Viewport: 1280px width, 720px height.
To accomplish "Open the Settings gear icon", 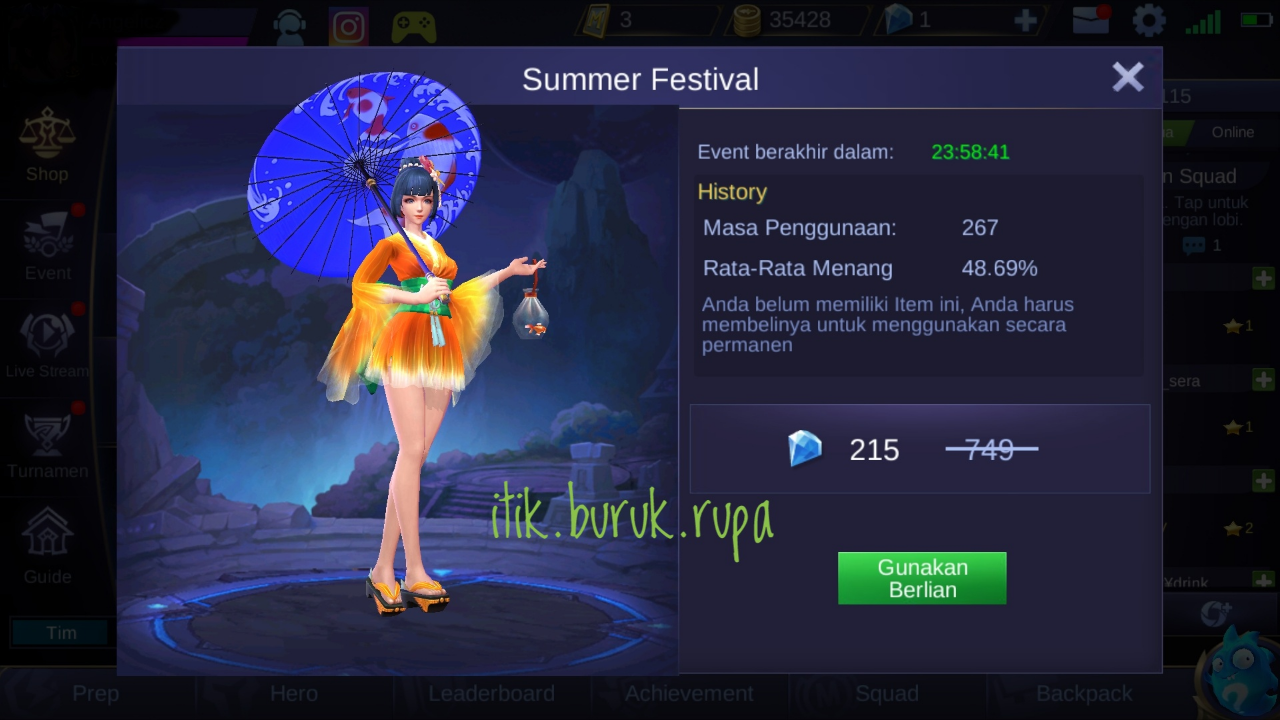I will [1147, 20].
